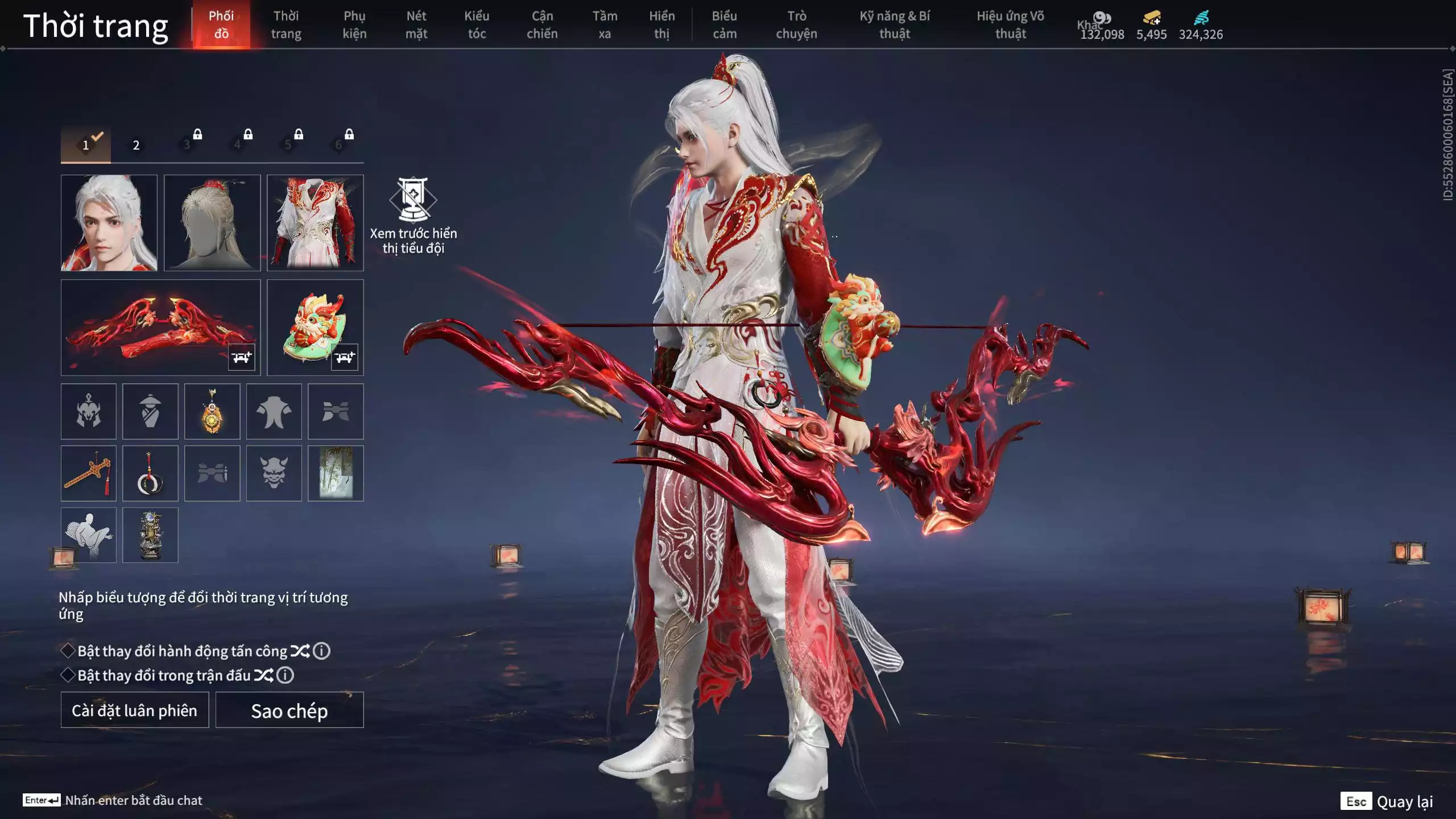Switch to the Thời trang tab
Image resolution: width=1456 pixels, height=819 pixels.
coord(286,25)
